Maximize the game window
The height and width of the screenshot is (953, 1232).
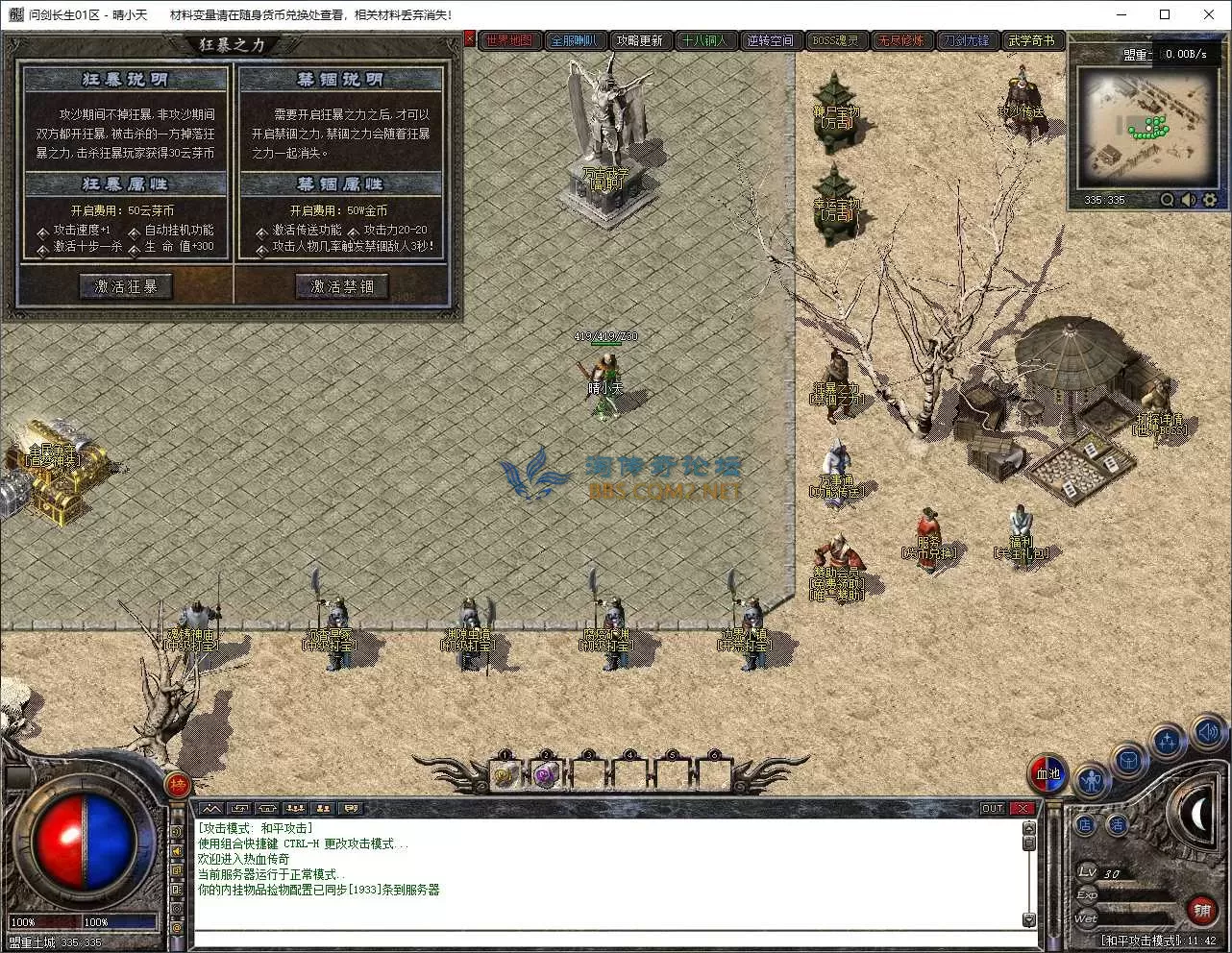tap(1165, 14)
